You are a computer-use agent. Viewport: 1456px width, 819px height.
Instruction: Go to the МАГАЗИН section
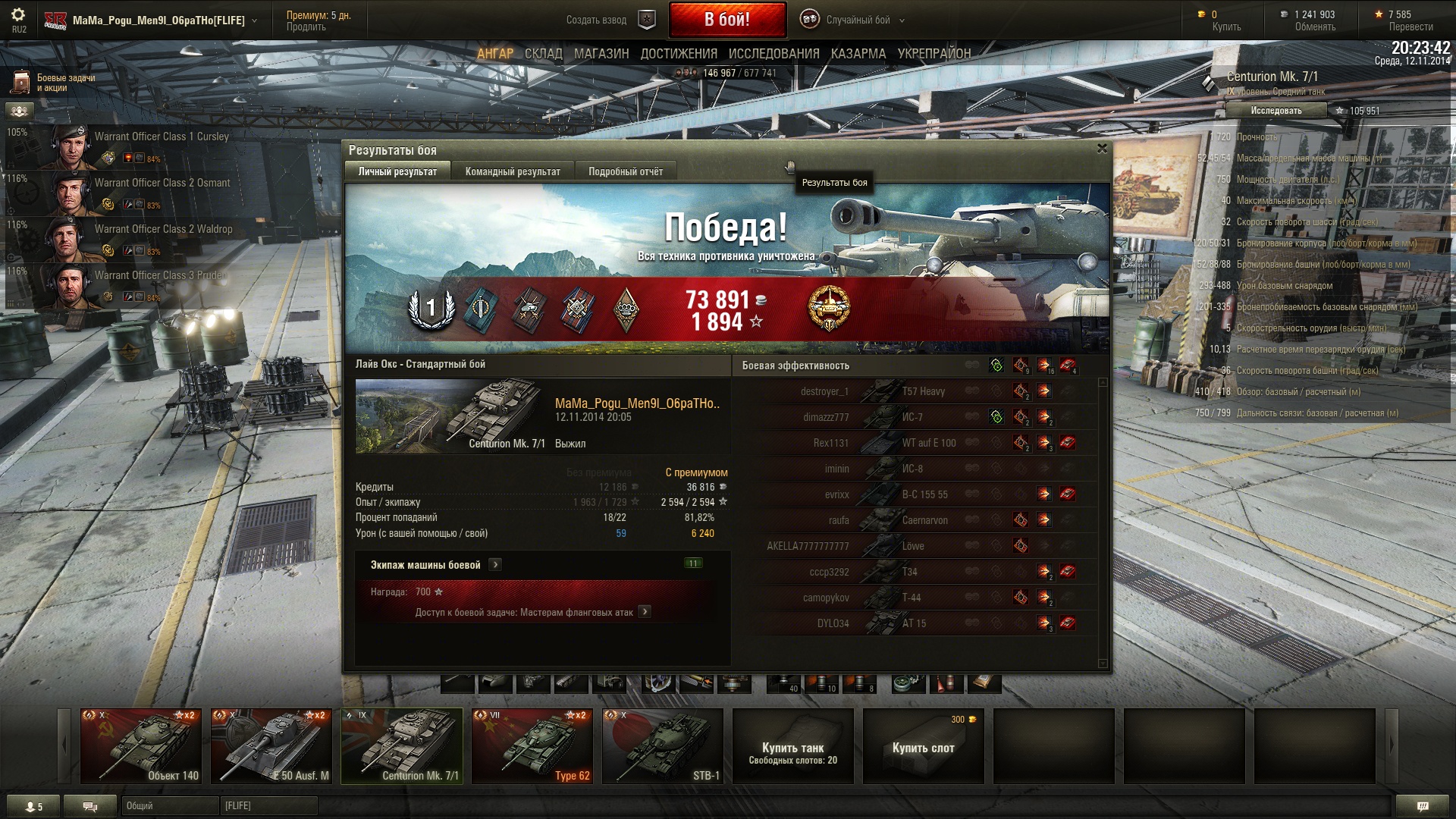point(601,54)
